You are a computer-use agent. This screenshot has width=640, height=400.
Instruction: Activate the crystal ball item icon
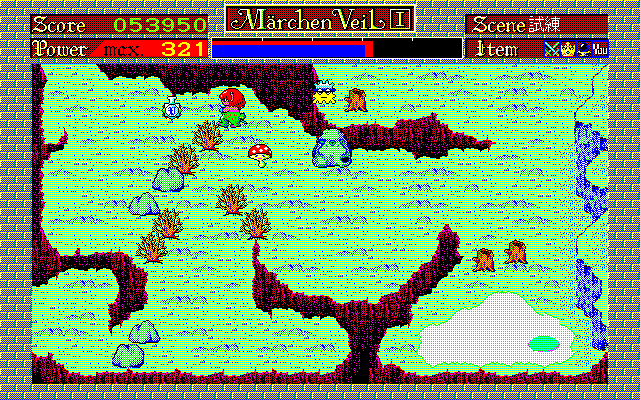(582, 47)
